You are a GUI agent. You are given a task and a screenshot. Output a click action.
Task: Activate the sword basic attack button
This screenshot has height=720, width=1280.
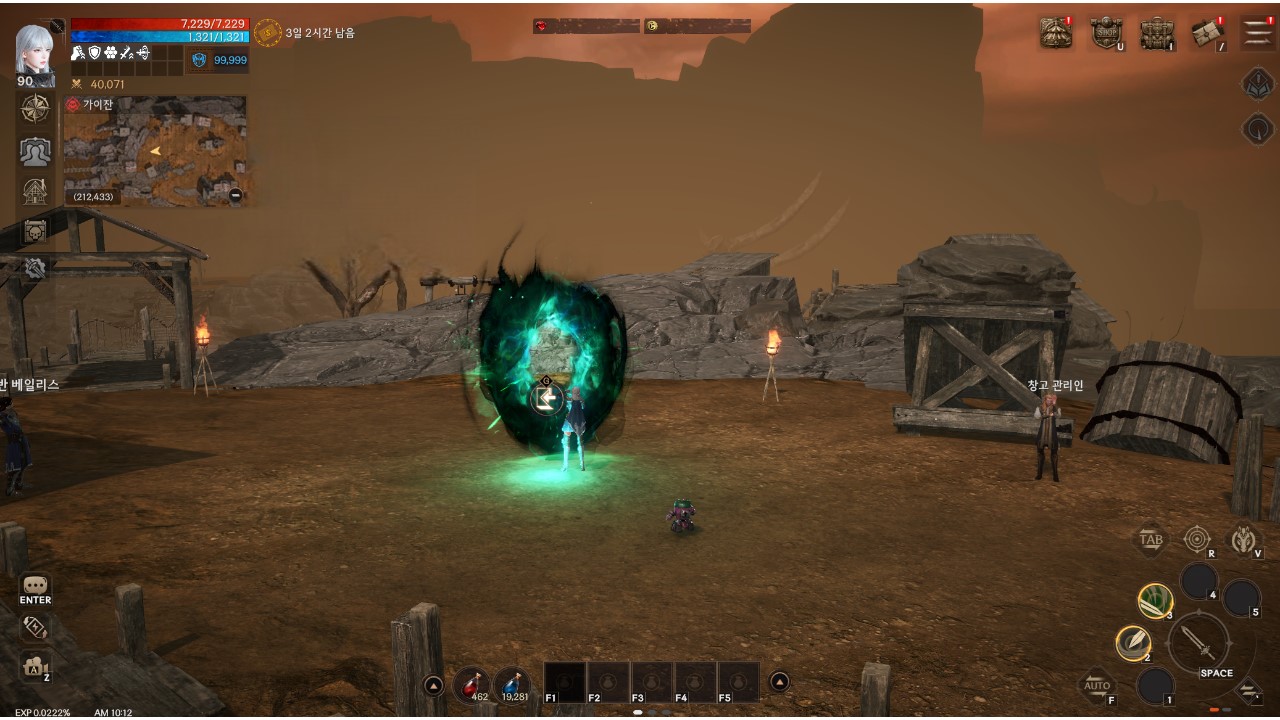pos(1199,643)
